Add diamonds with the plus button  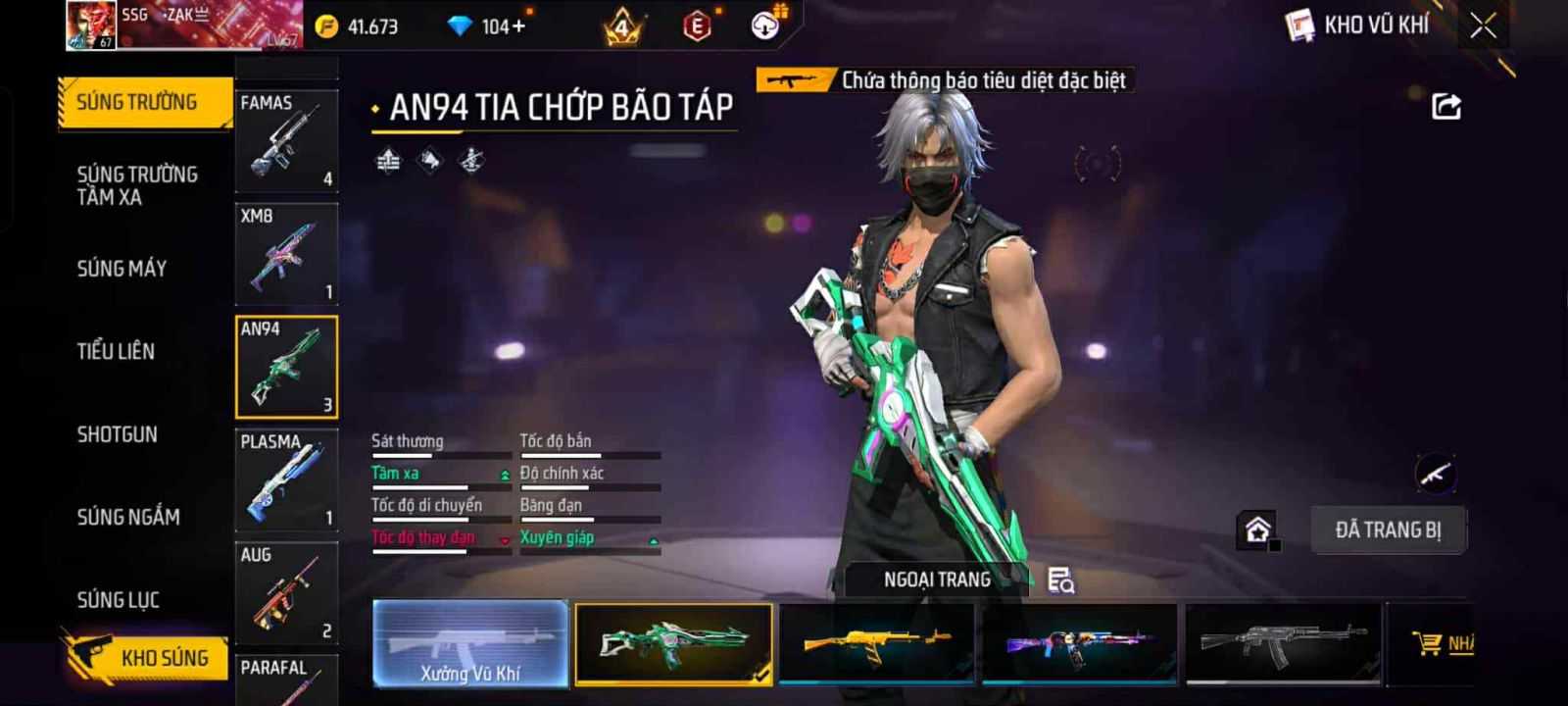click(518, 26)
